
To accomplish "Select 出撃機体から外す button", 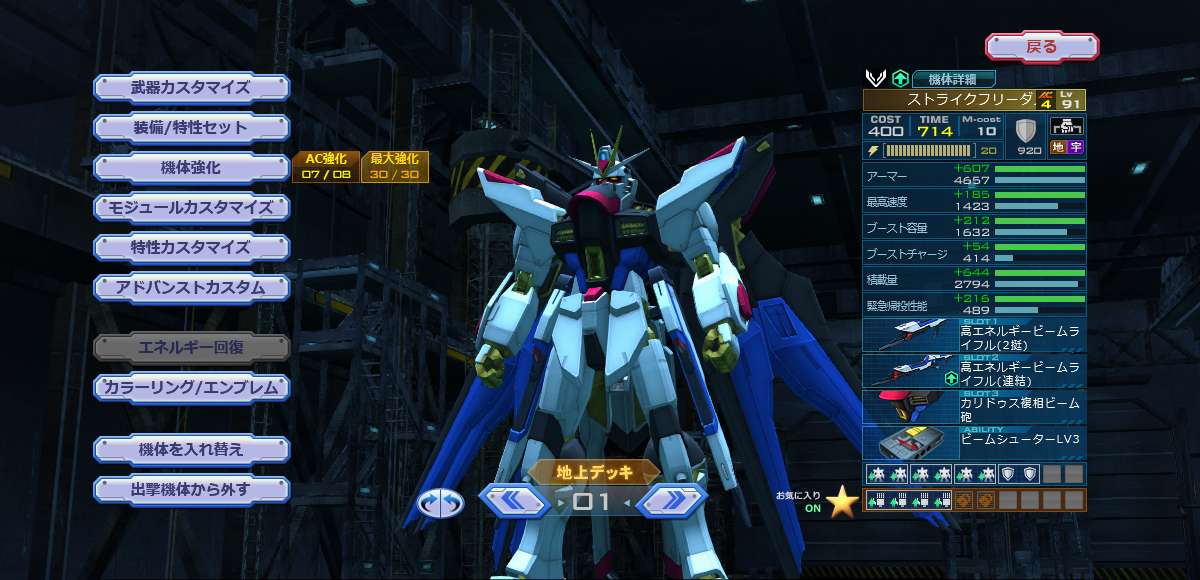I will pyautogui.click(x=191, y=490).
